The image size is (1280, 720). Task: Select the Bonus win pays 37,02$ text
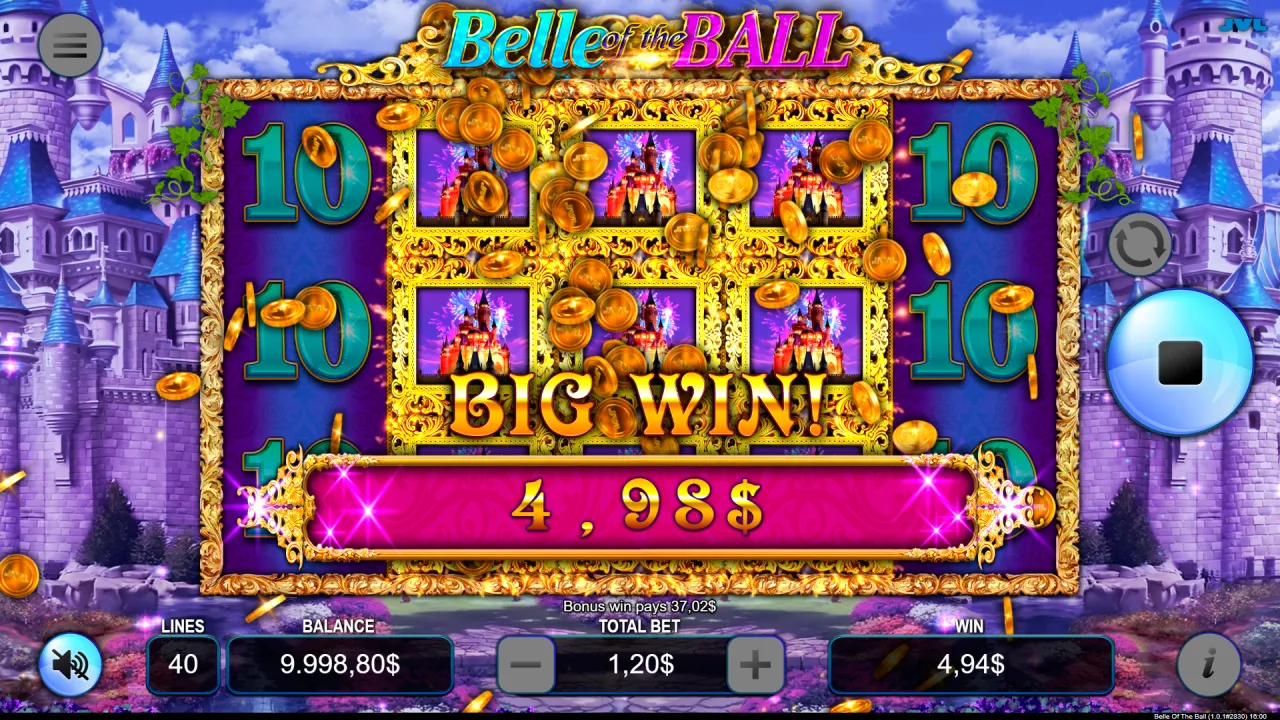coord(640,604)
